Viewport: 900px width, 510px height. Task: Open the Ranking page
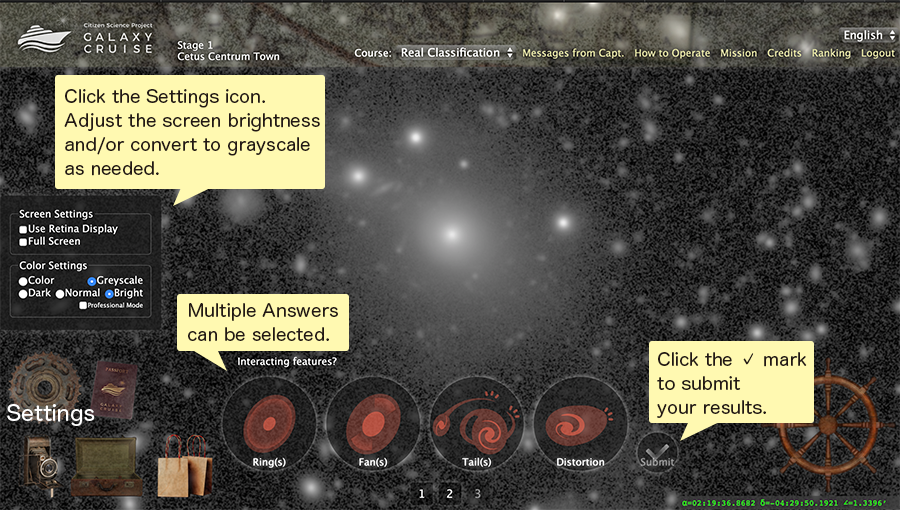click(x=831, y=53)
